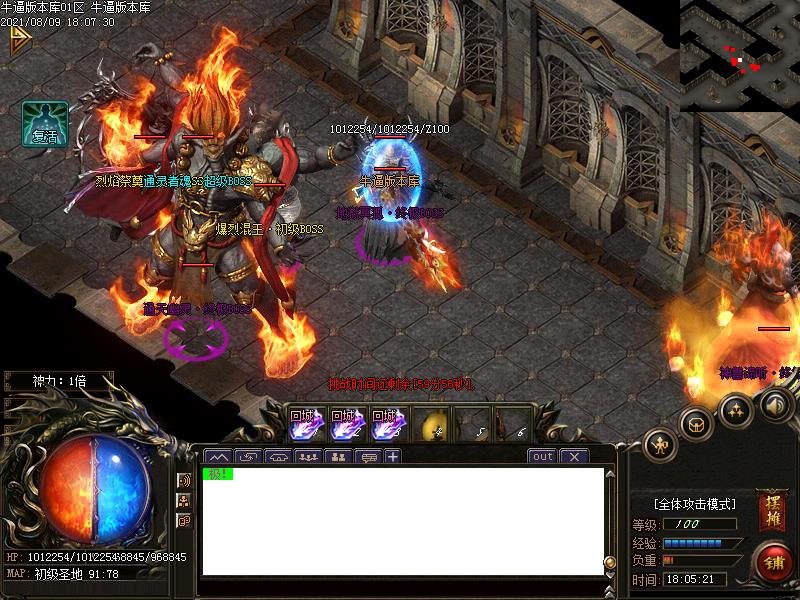
Task: Close the chat panel with X
Action: [x=574, y=456]
